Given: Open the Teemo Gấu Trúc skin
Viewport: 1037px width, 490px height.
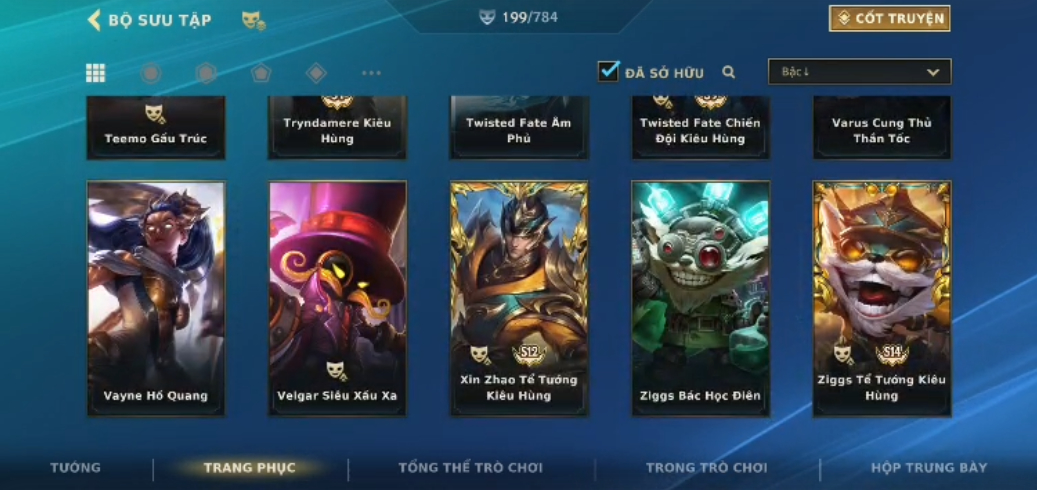Looking at the screenshot, I should [x=156, y=128].
